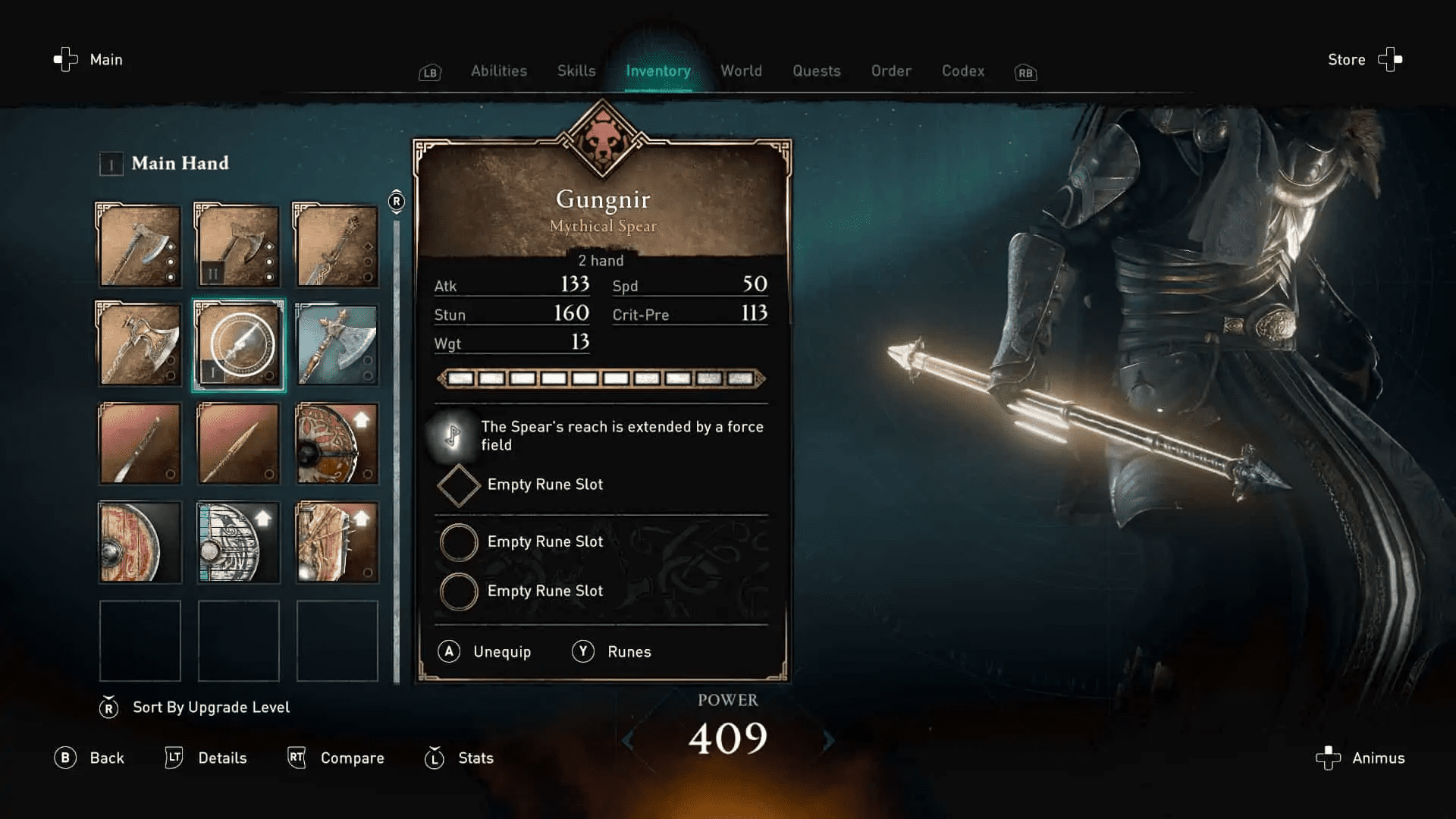Expand the next character page with the right arrow

[x=828, y=742]
